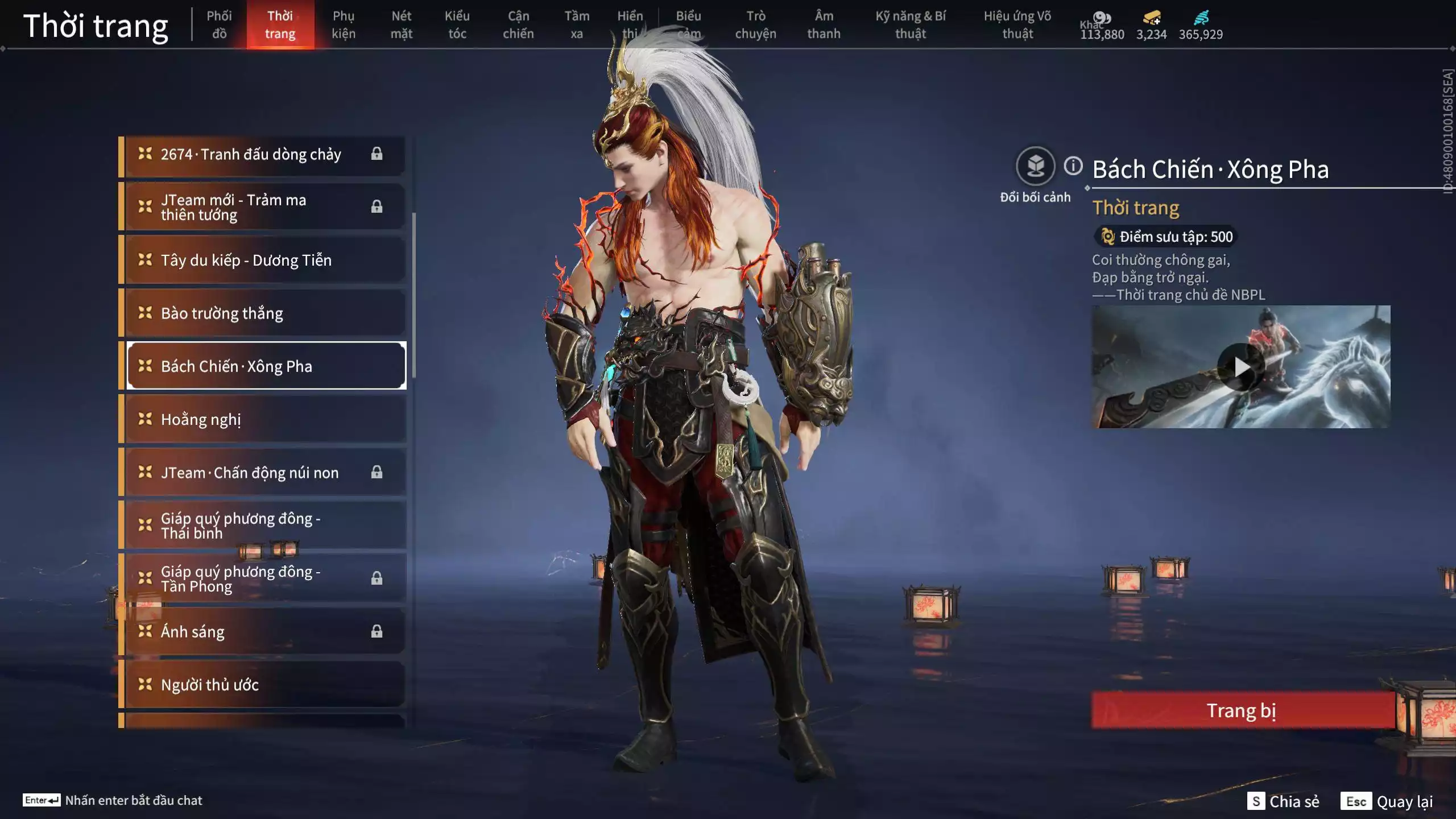Select the Người thủ ước outfit

coord(265,684)
